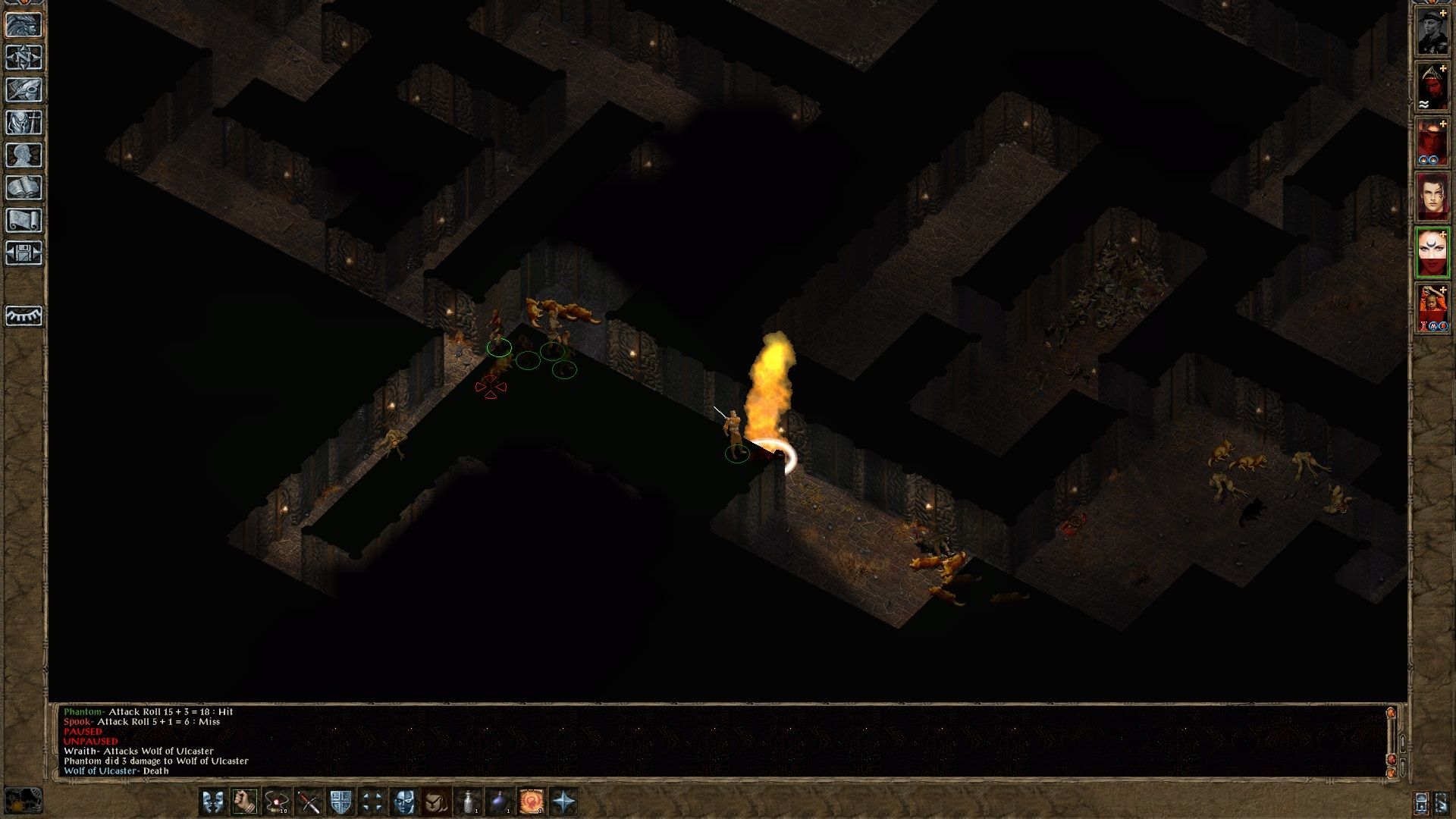This screenshot has width=1456, height=819.
Task: Select the pale dark-haired man portrait
Action: click(x=1432, y=197)
